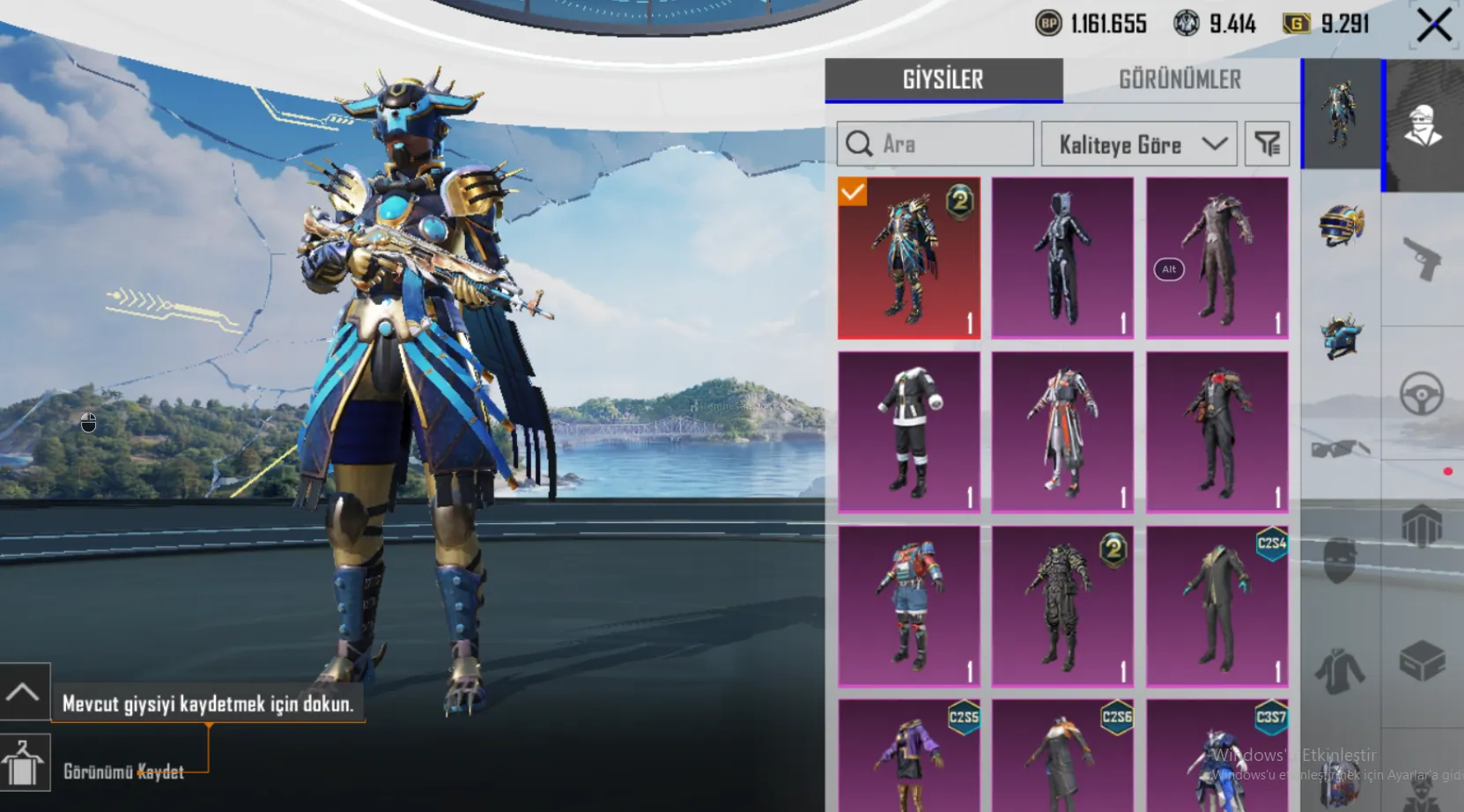Select the equipped blue-gold armor outfit
The image size is (1464, 812).
(x=909, y=258)
